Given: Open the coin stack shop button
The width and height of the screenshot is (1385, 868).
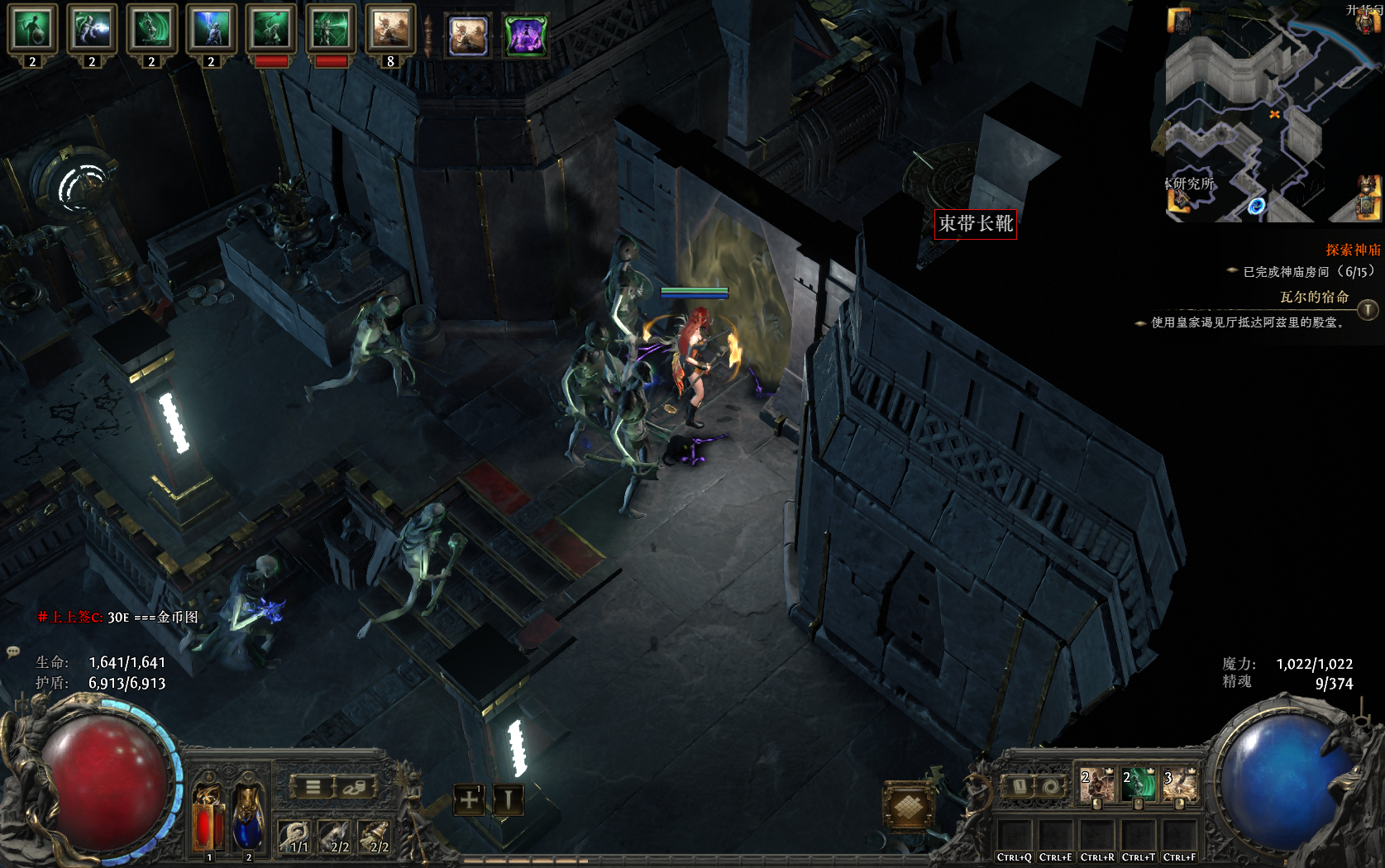Looking at the screenshot, I should [355, 787].
